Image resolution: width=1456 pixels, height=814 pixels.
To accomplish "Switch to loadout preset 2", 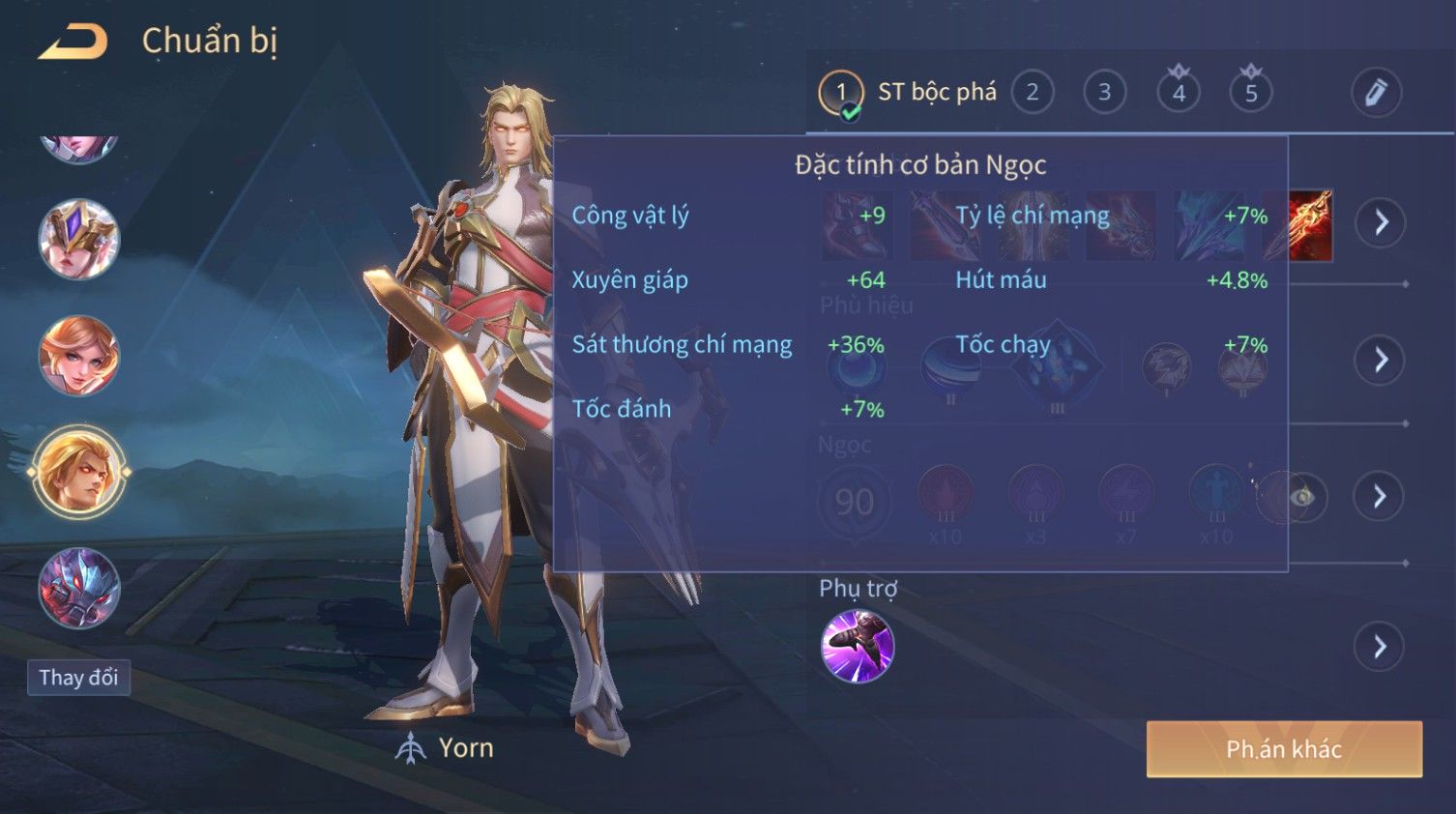I will point(1032,93).
